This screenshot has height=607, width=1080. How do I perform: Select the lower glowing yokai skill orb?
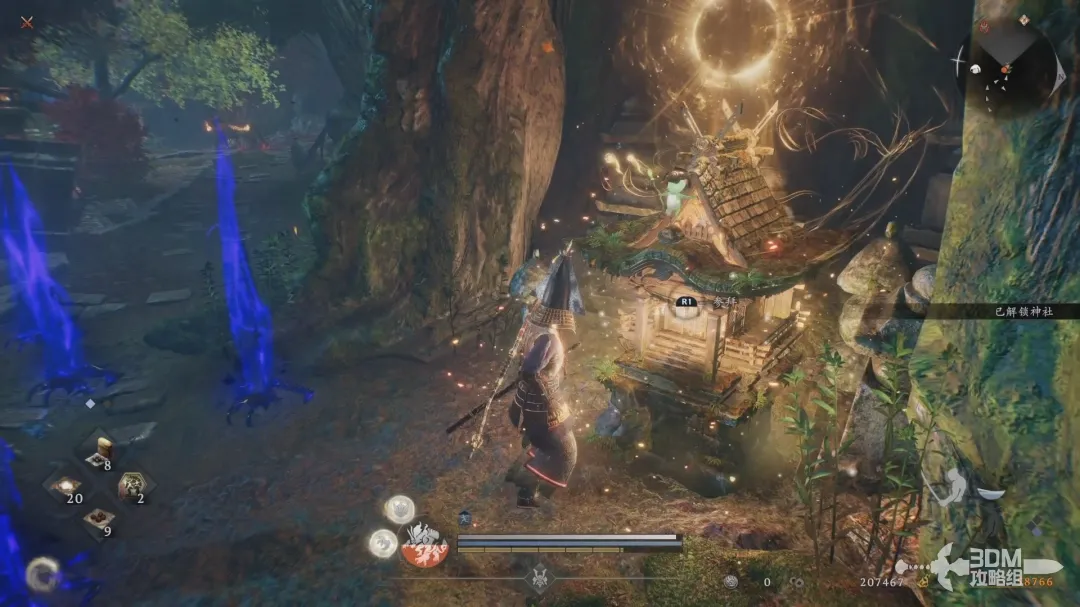pos(383,543)
